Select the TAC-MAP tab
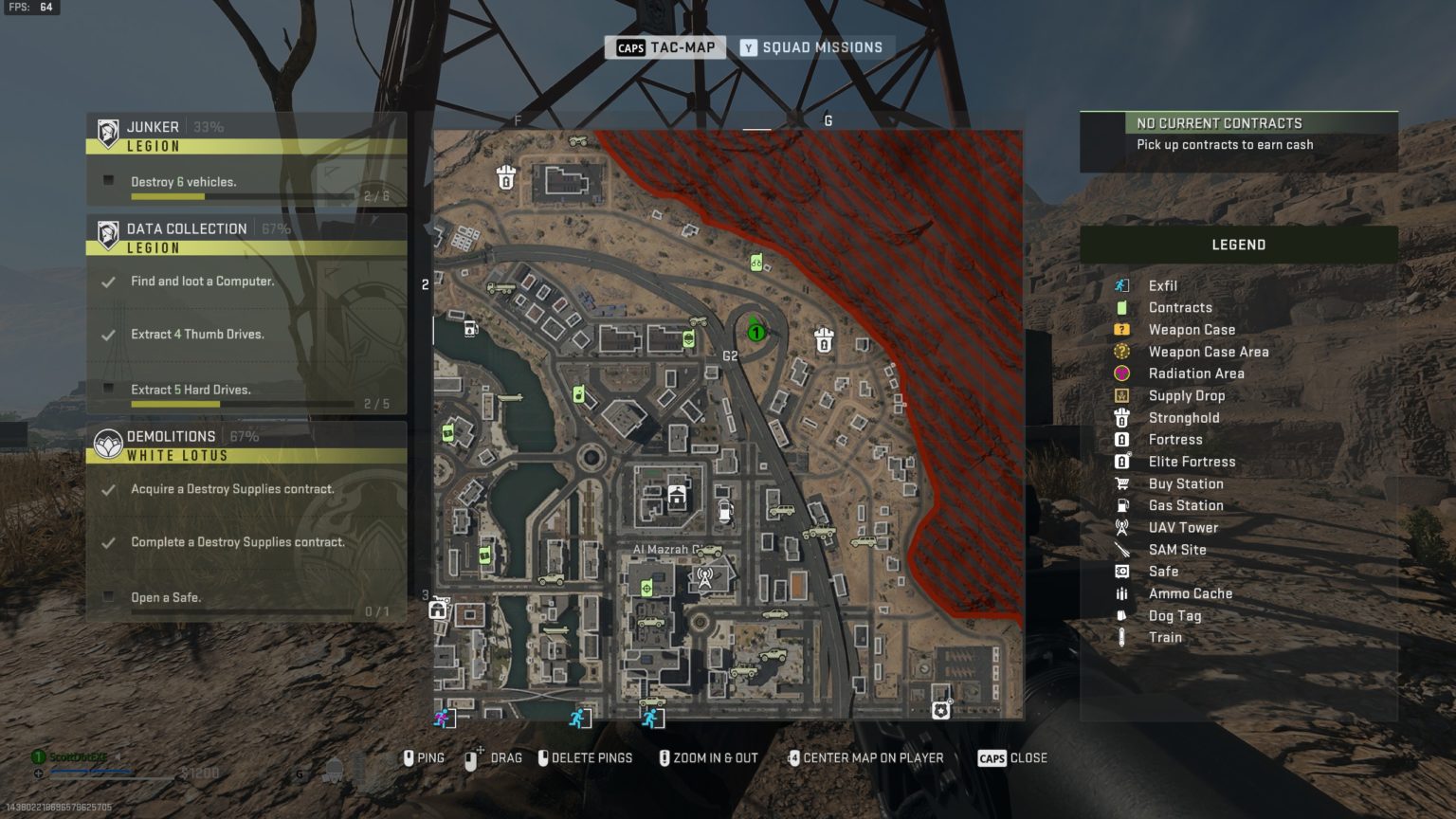 665,47
